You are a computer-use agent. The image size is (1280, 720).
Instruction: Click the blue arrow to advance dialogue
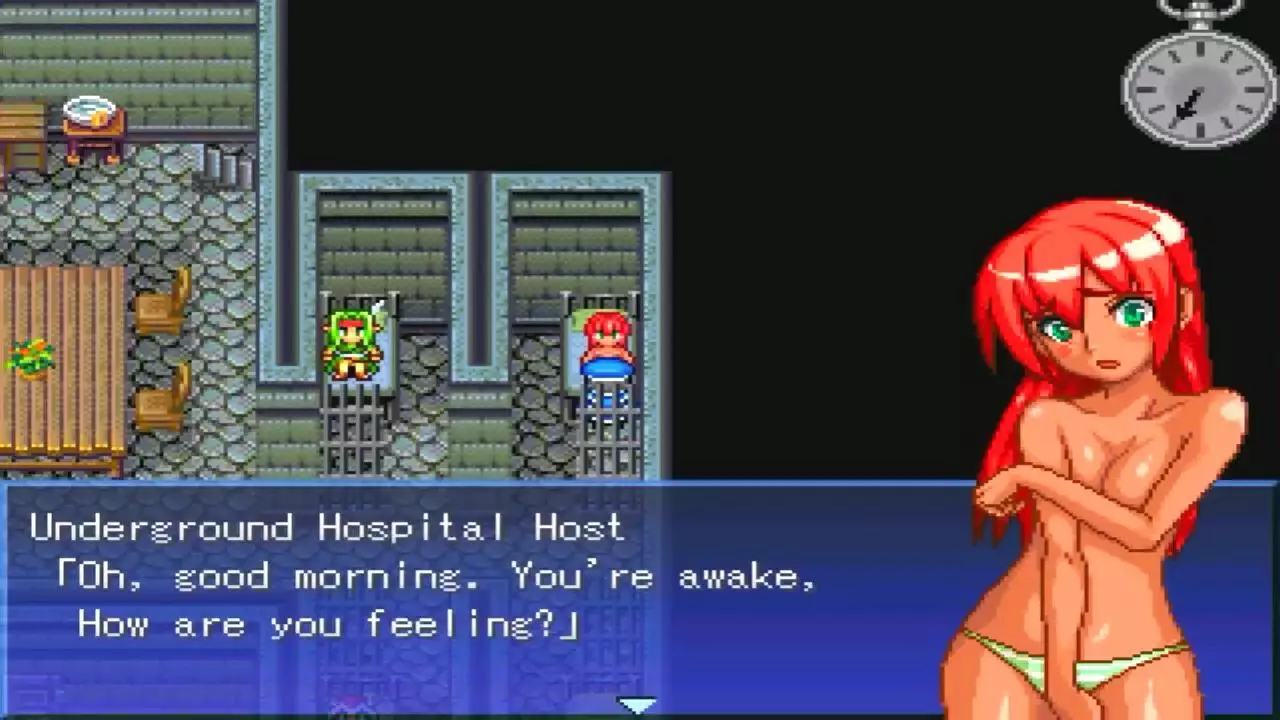pos(637,704)
